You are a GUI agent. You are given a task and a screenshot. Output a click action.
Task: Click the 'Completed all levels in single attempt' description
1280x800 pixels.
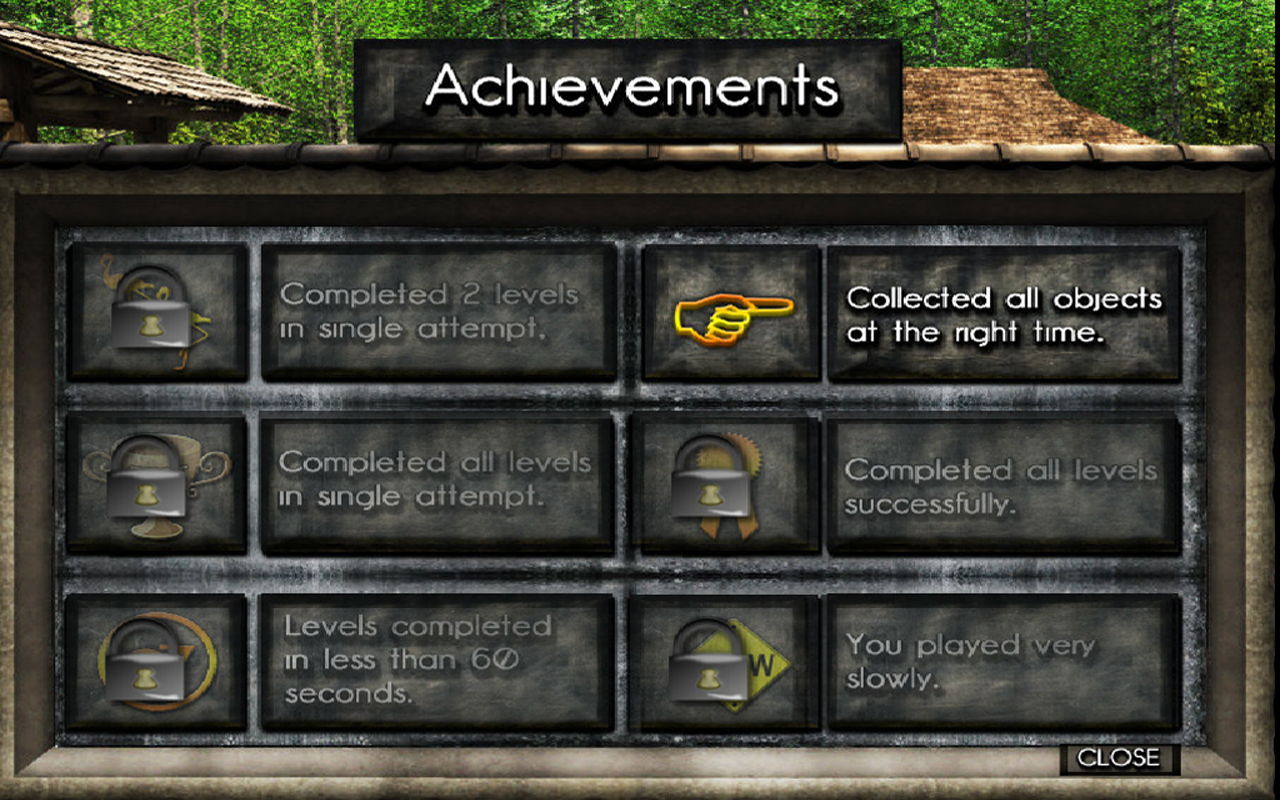pos(435,480)
